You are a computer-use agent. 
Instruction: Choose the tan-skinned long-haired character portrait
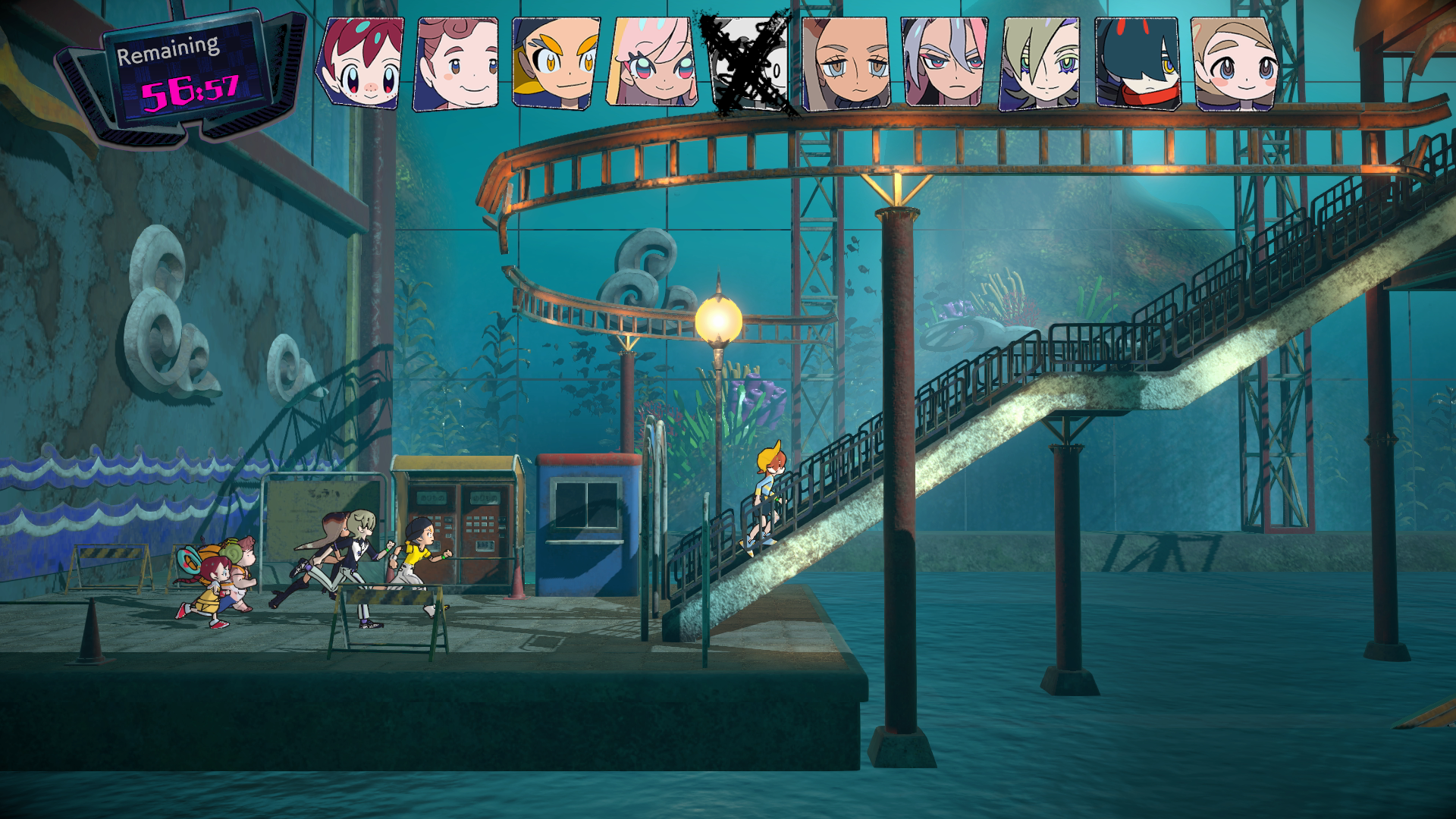coord(846,64)
